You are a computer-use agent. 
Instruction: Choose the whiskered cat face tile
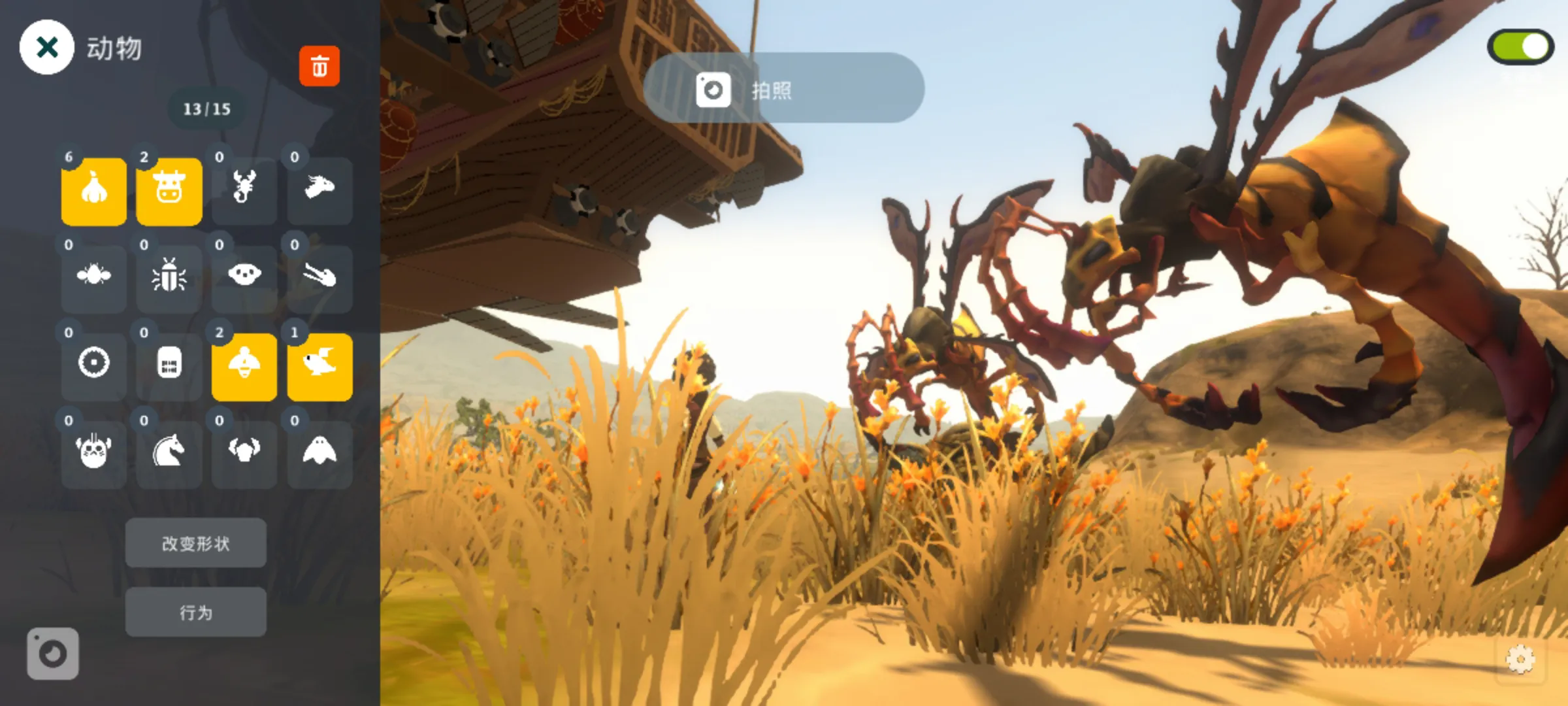tap(94, 454)
